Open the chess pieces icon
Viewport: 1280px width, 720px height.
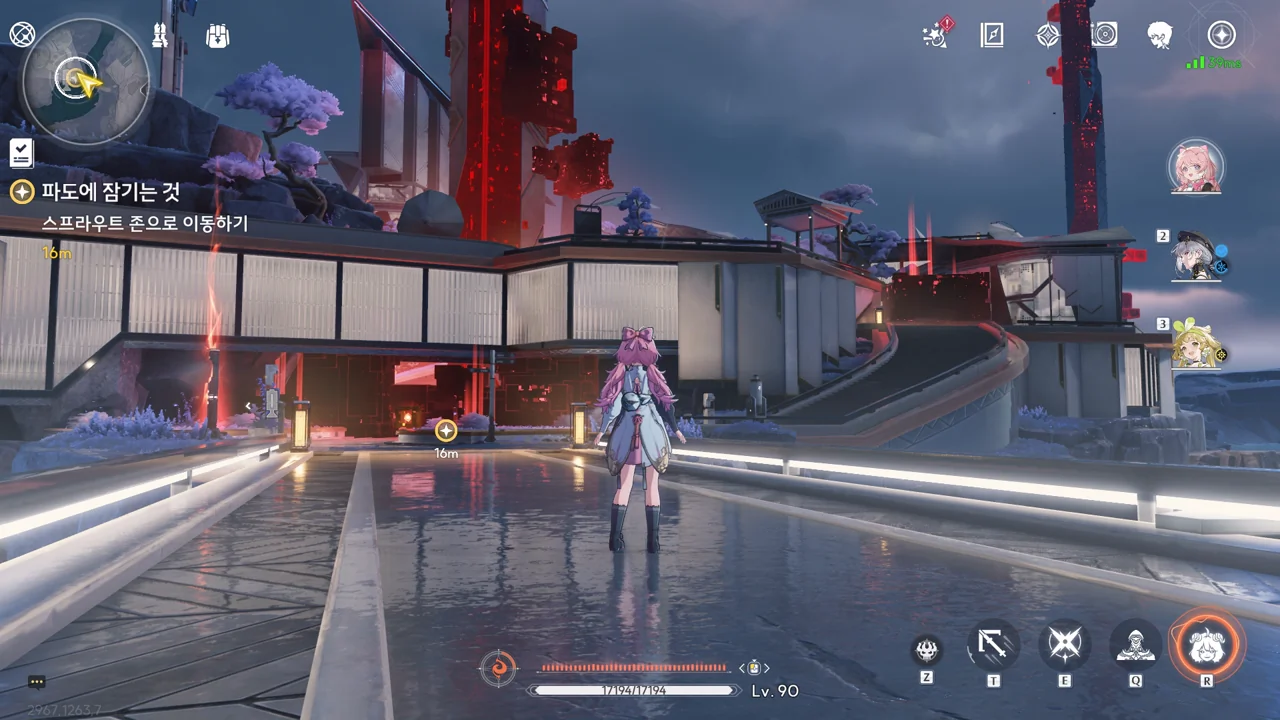[159, 35]
